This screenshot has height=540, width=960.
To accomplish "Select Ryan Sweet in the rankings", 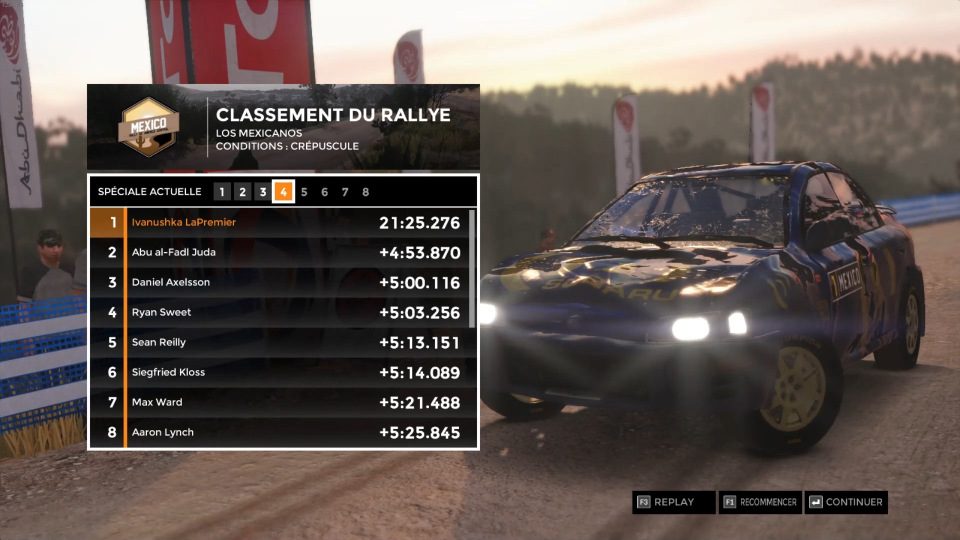I will click(x=278, y=312).
